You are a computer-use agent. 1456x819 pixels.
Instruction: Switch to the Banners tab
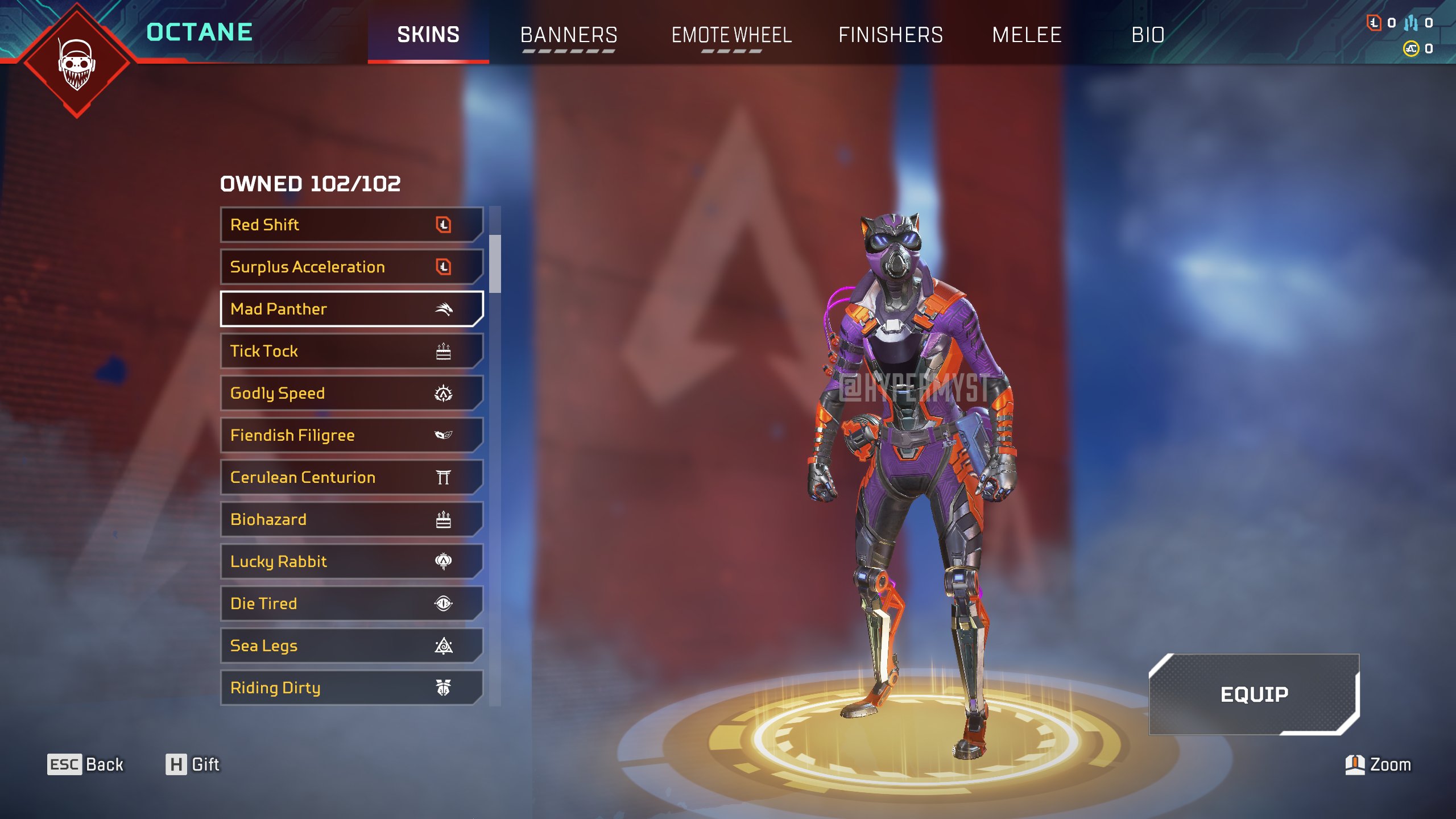click(x=568, y=35)
